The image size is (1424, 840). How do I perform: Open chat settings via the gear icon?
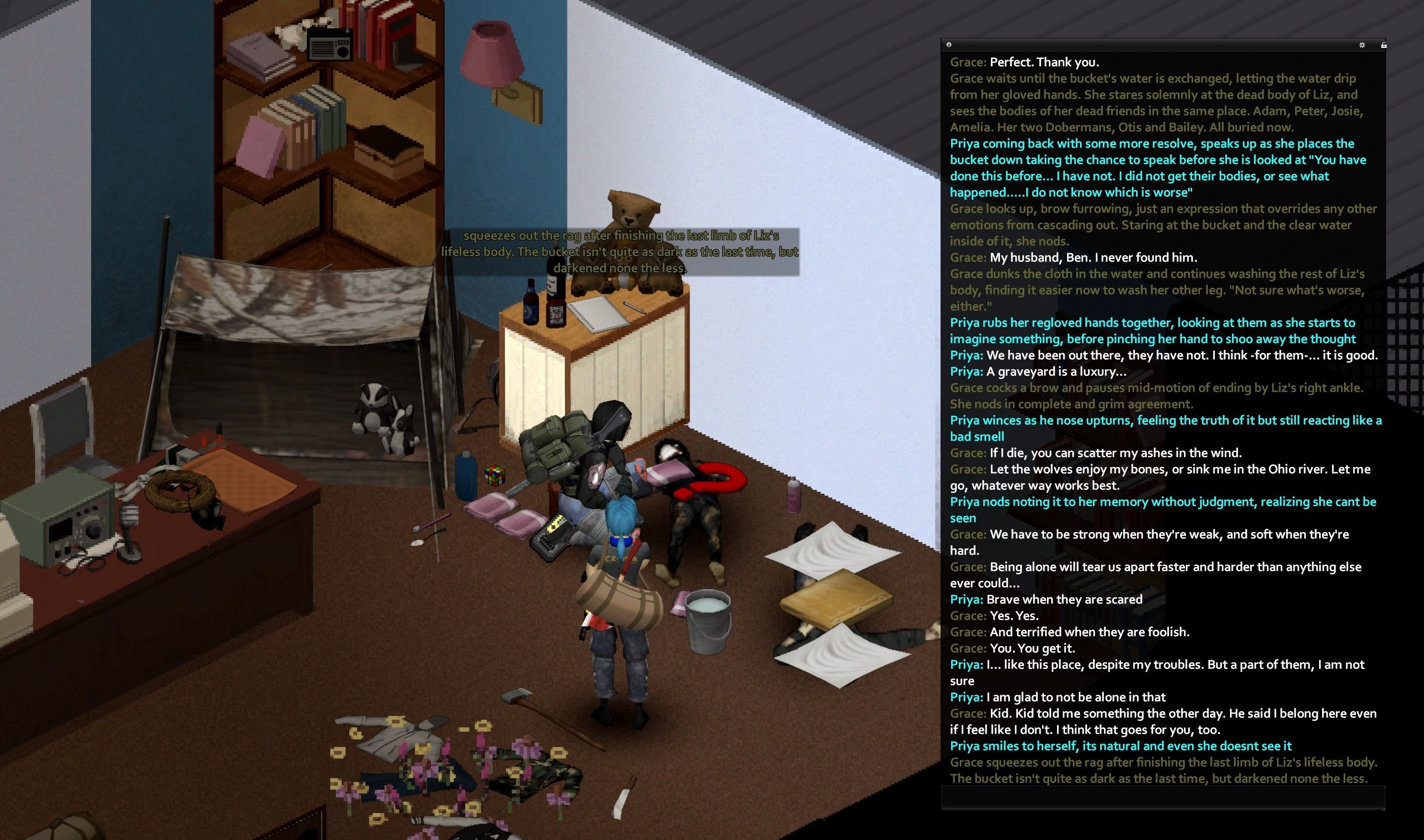click(1362, 45)
